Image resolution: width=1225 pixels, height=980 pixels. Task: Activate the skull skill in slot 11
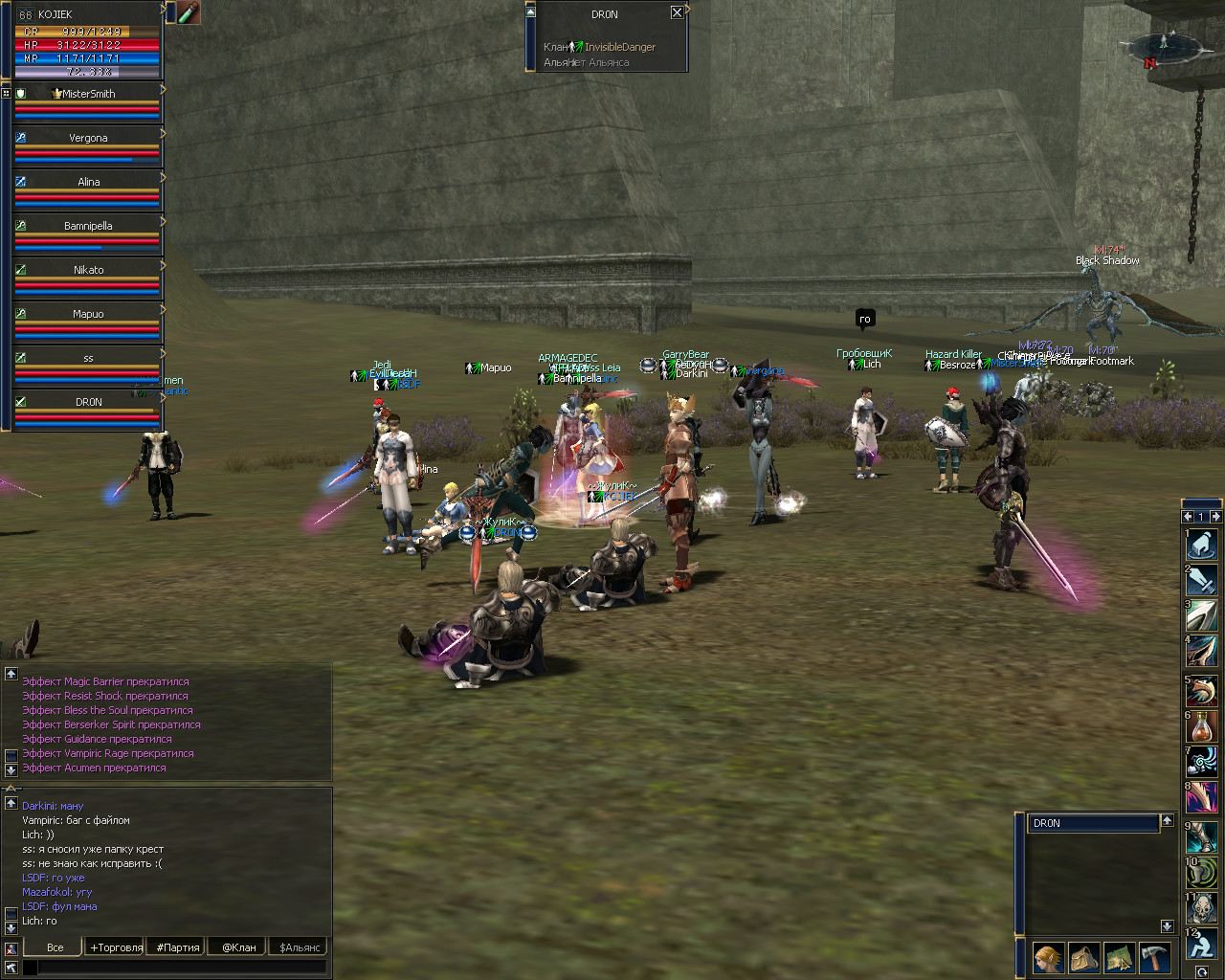coord(1201,908)
